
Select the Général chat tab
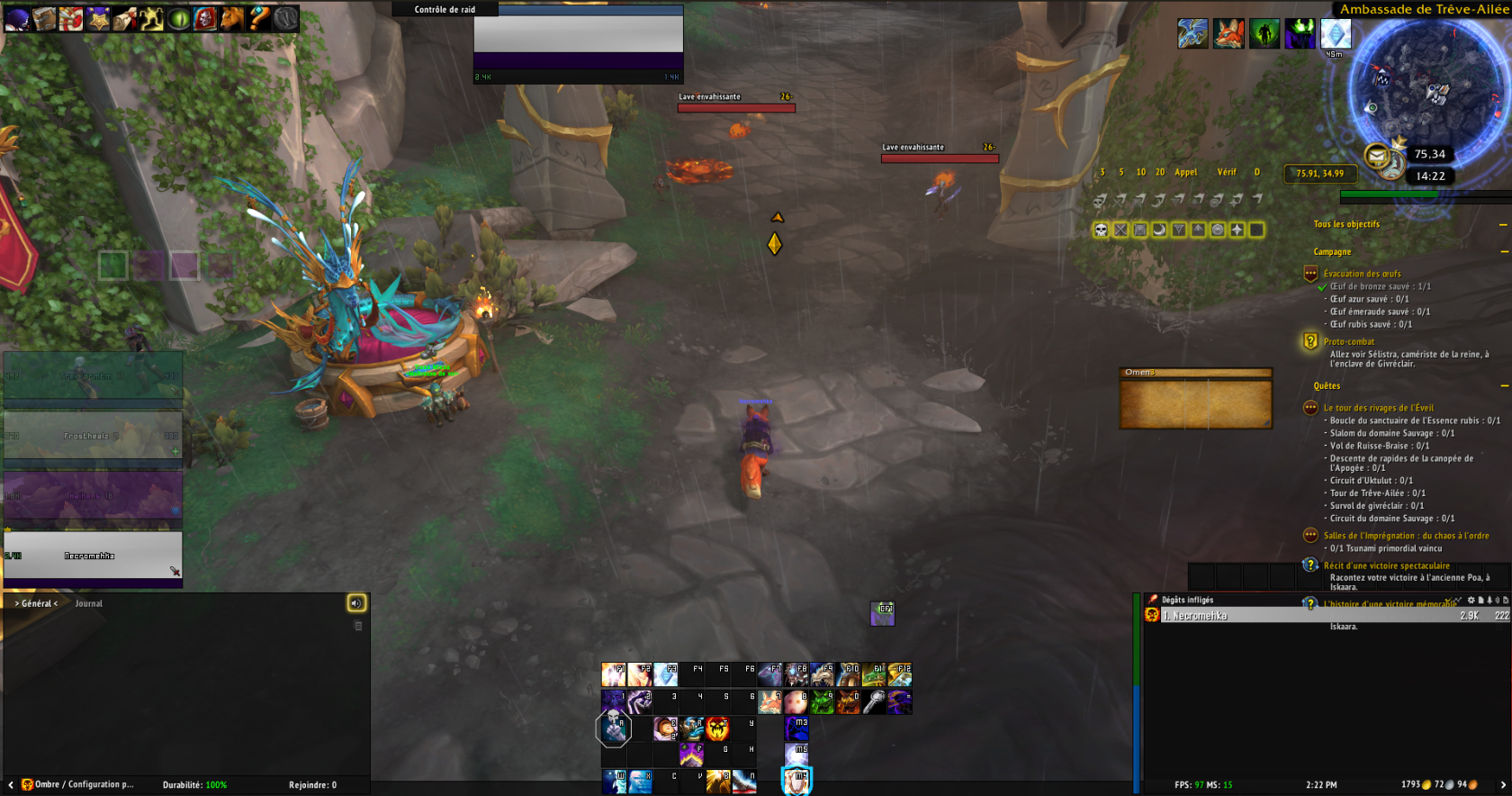pyautogui.click(x=36, y=603)
